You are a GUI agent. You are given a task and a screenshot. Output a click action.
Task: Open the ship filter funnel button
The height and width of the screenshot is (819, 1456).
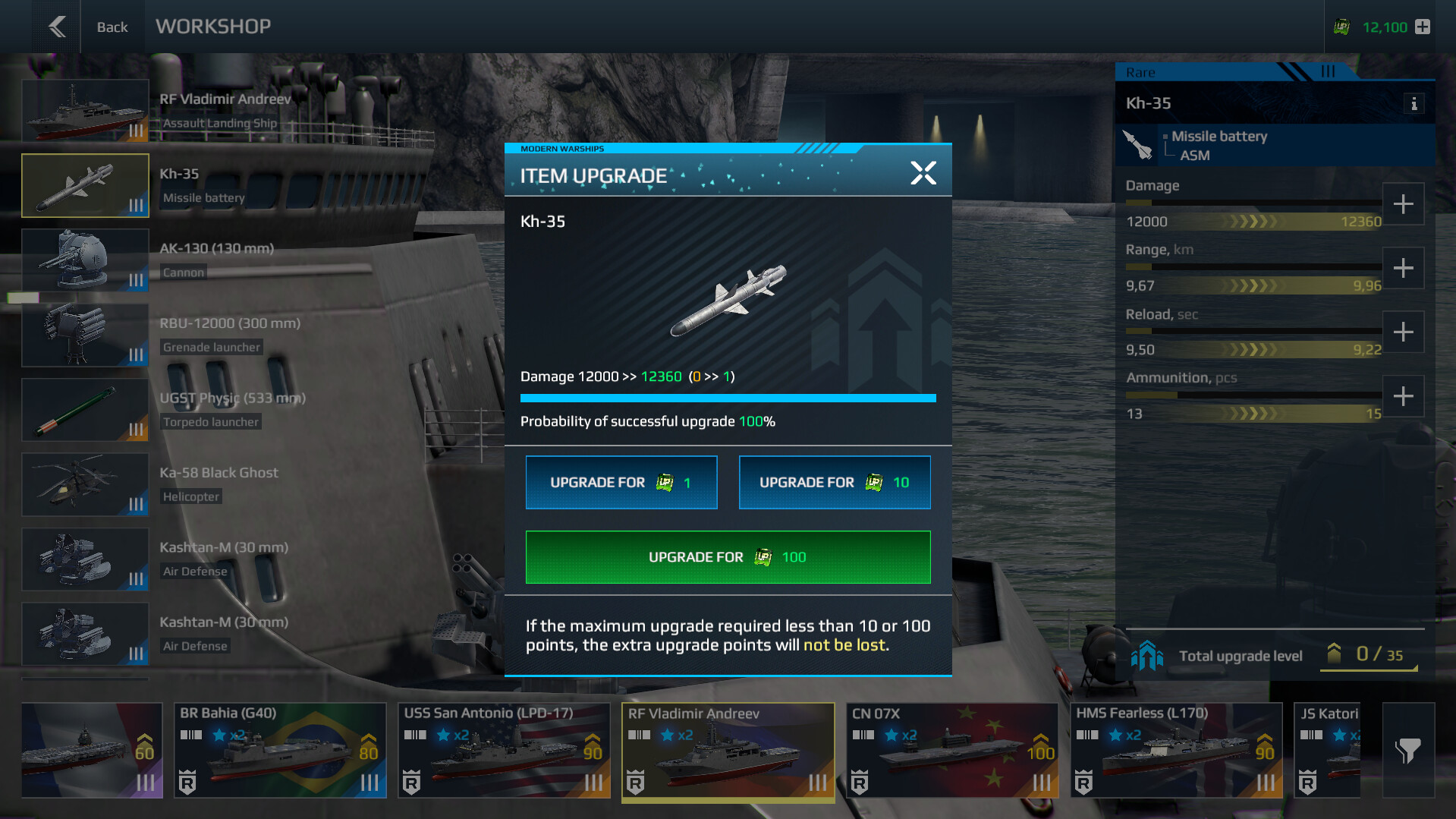(x=1407, y=750)
